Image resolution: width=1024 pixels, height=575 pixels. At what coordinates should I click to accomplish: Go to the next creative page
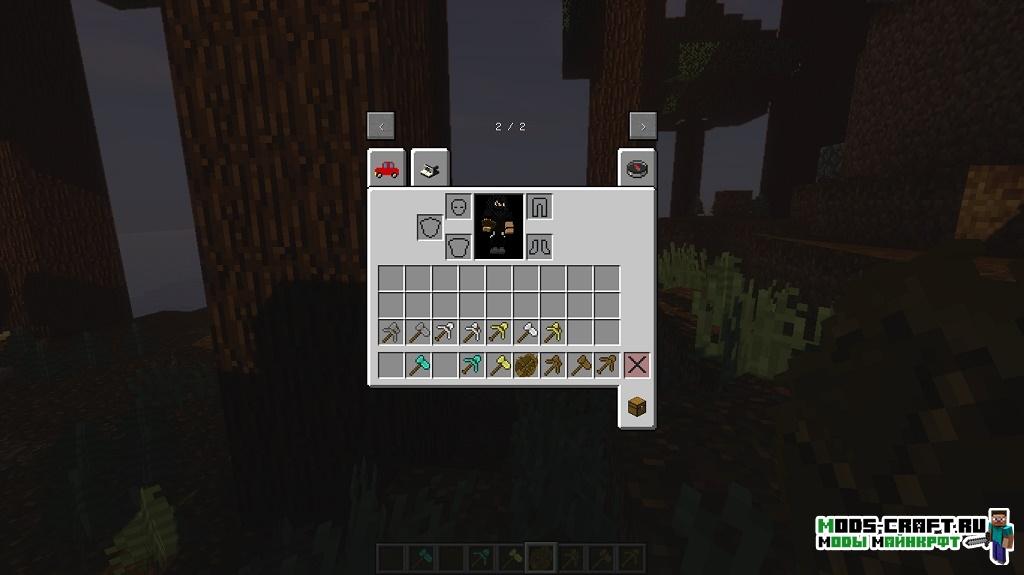coord(642,125)
